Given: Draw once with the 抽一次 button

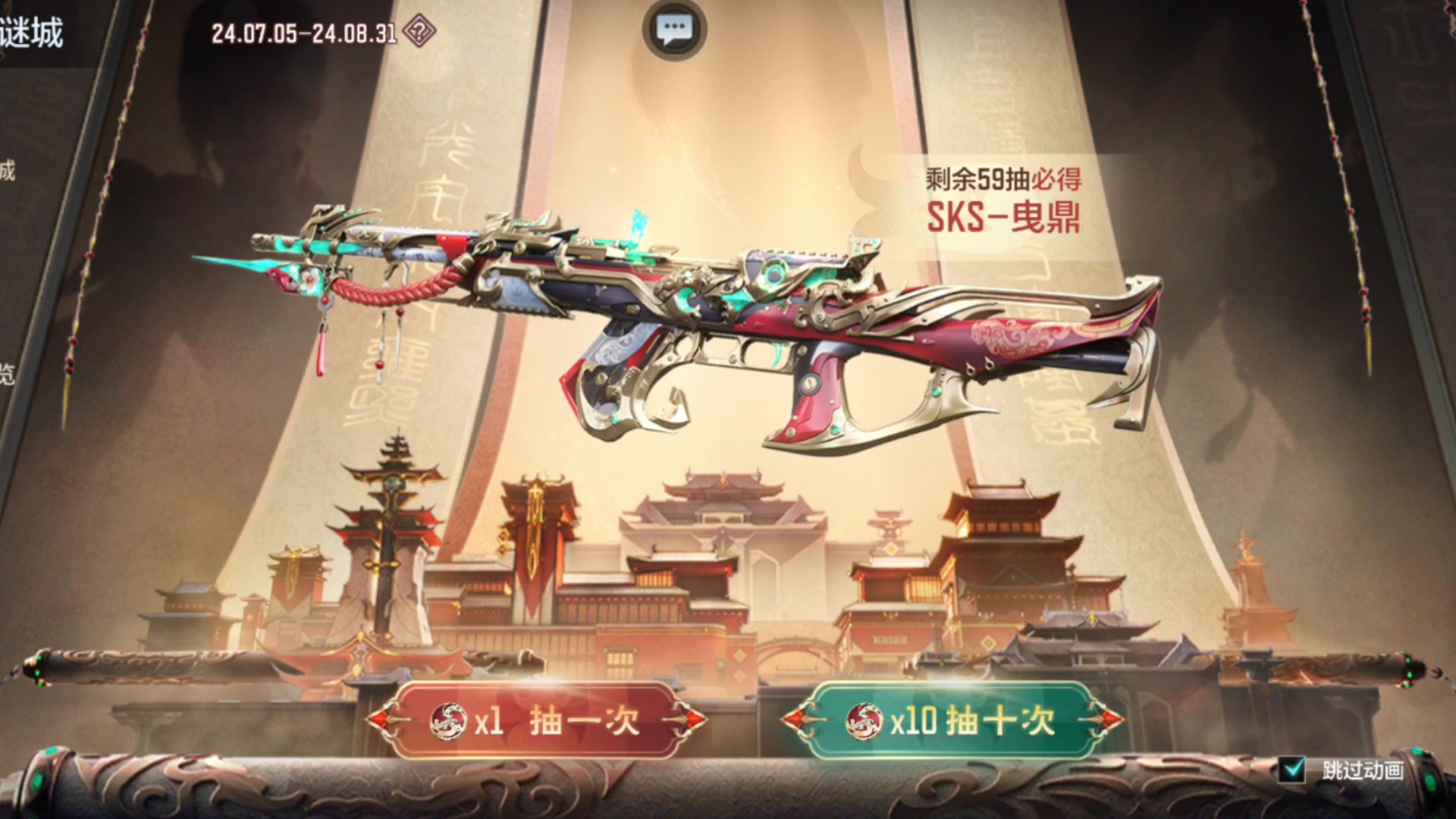Looking at the screenshot, I should pos(536,720).
